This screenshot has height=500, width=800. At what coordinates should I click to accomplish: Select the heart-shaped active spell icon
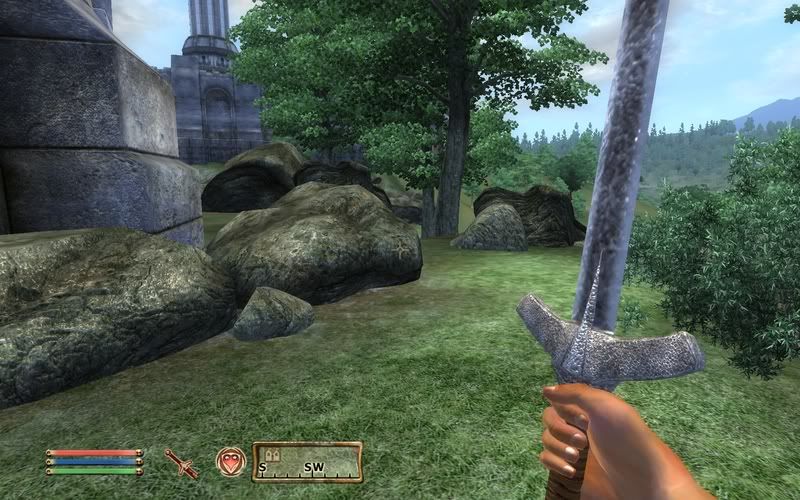pyautogui.click(x=231, y=461)
